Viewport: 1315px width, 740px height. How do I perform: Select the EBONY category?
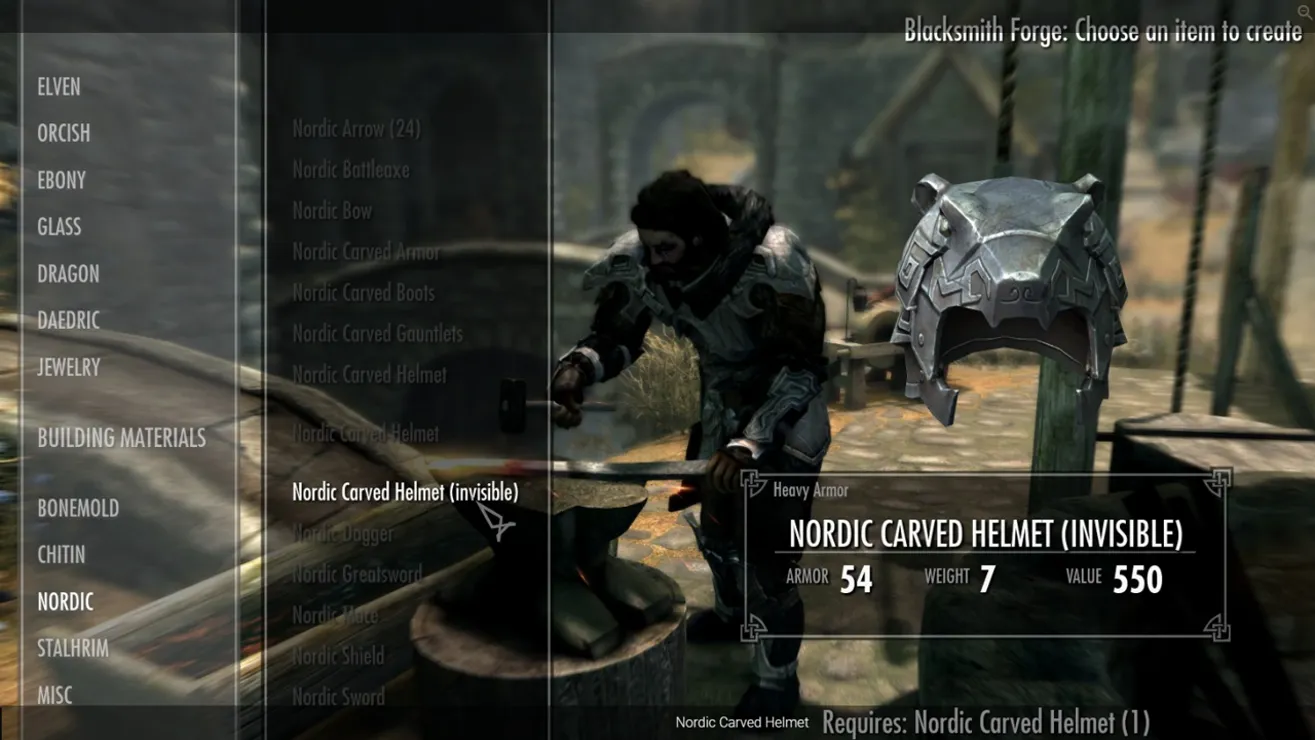click(x=61, y=180)
